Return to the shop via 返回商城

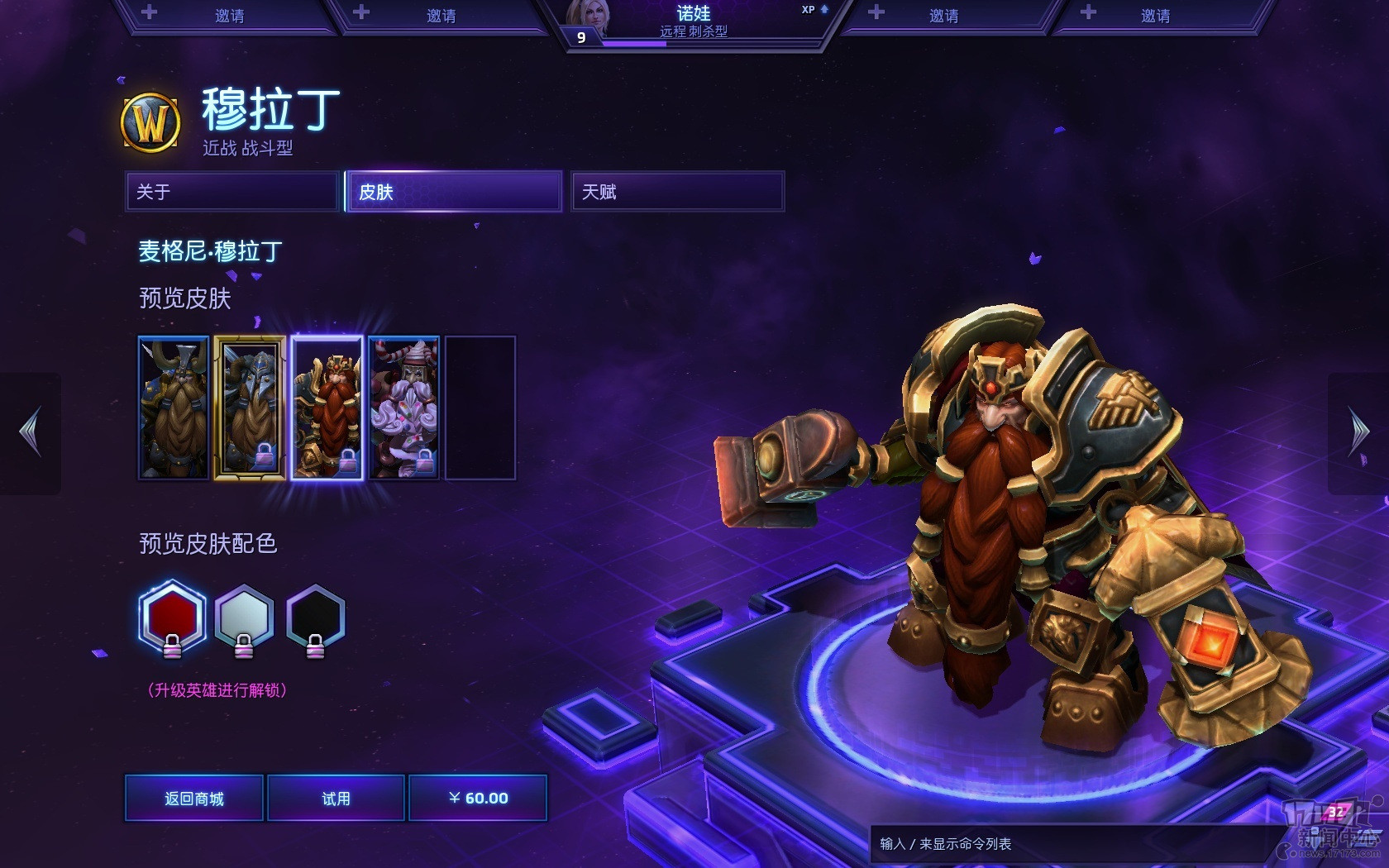pos(194,798)
